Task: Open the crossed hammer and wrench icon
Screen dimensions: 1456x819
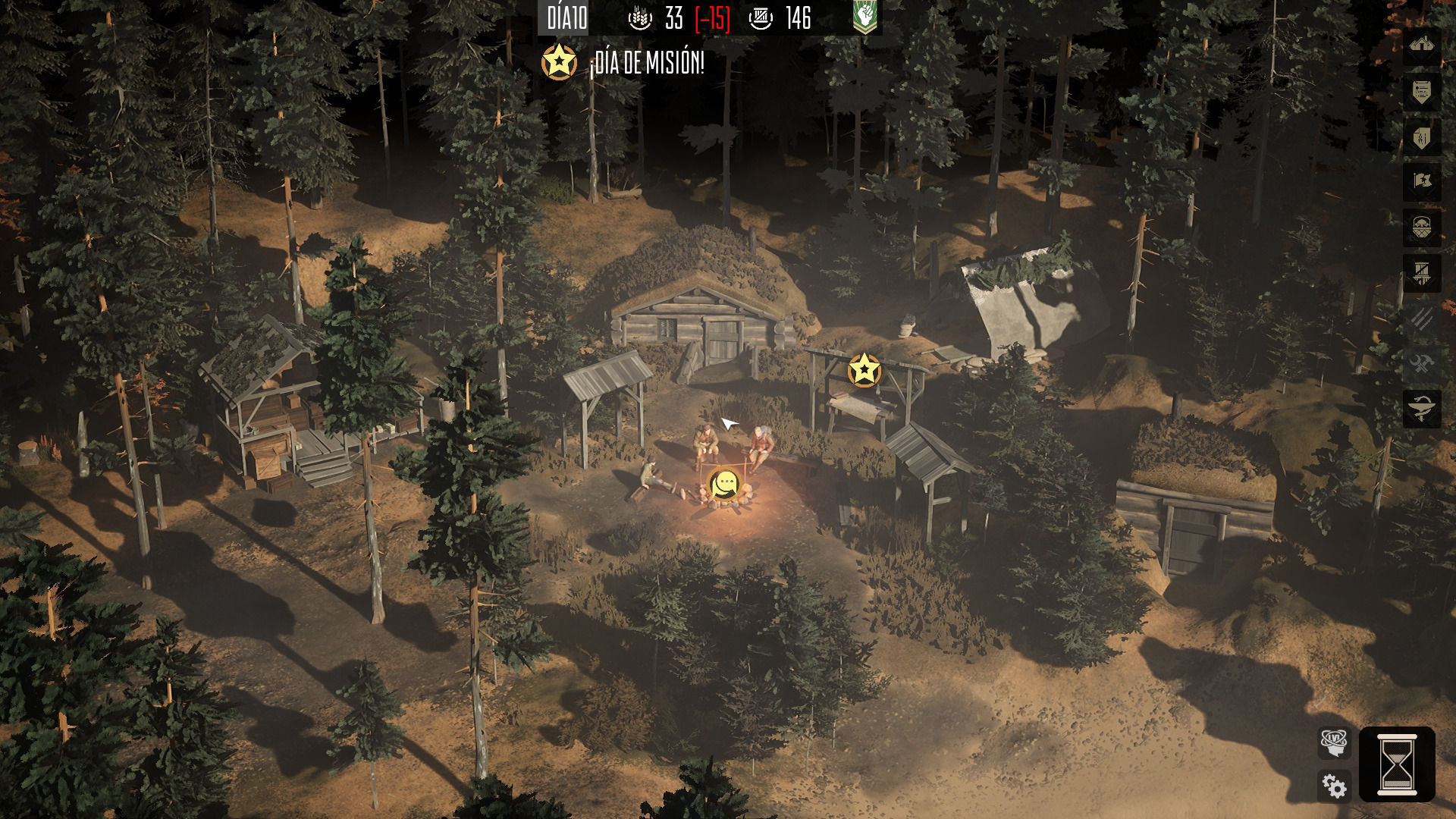Action: (x=1421, y=364)
